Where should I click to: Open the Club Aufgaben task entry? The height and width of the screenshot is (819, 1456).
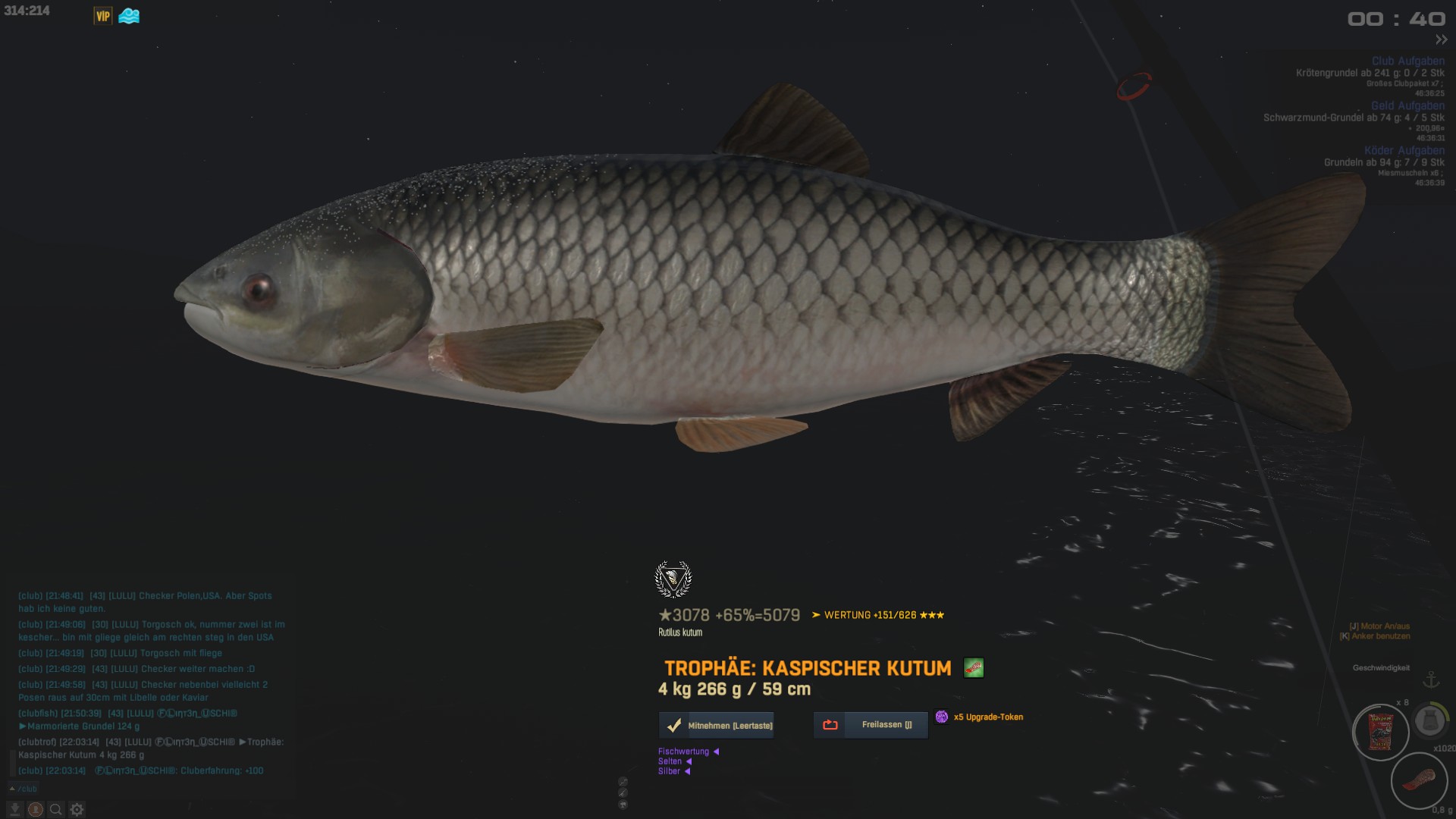tap(1407, 61)
